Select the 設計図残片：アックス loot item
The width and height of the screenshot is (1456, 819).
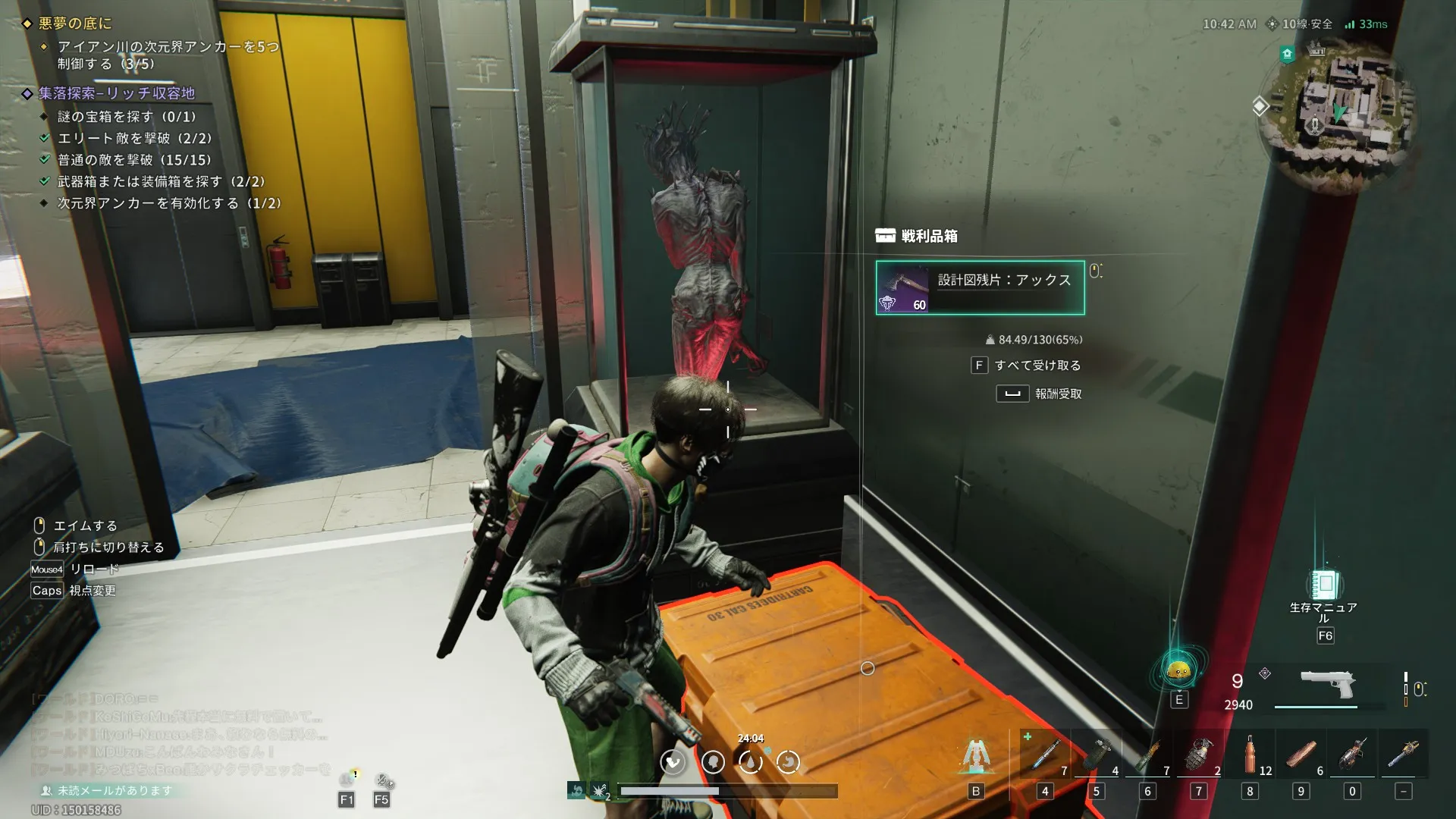(980, 287)
